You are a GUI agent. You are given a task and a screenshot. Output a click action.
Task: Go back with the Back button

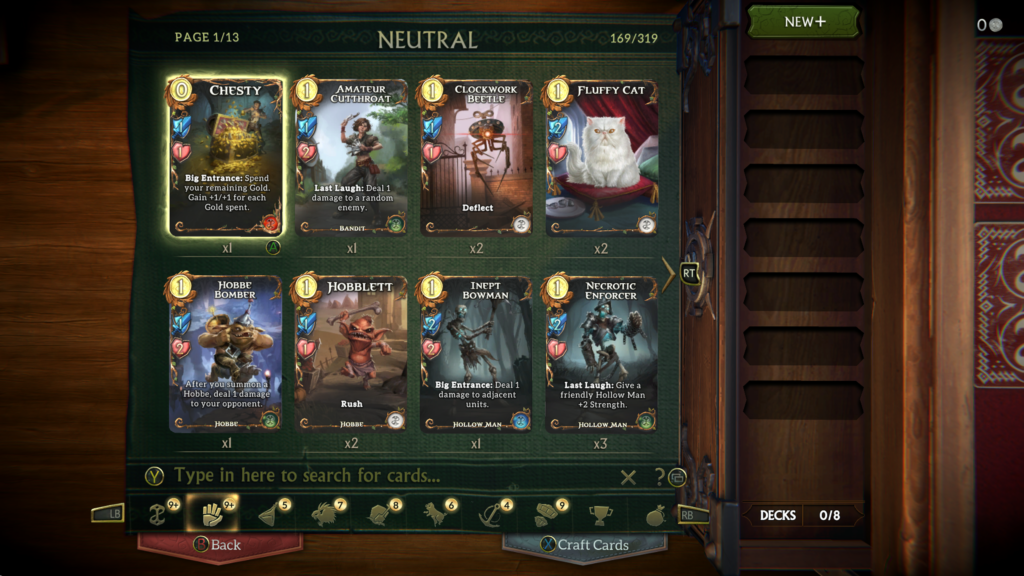coord(219,545)
